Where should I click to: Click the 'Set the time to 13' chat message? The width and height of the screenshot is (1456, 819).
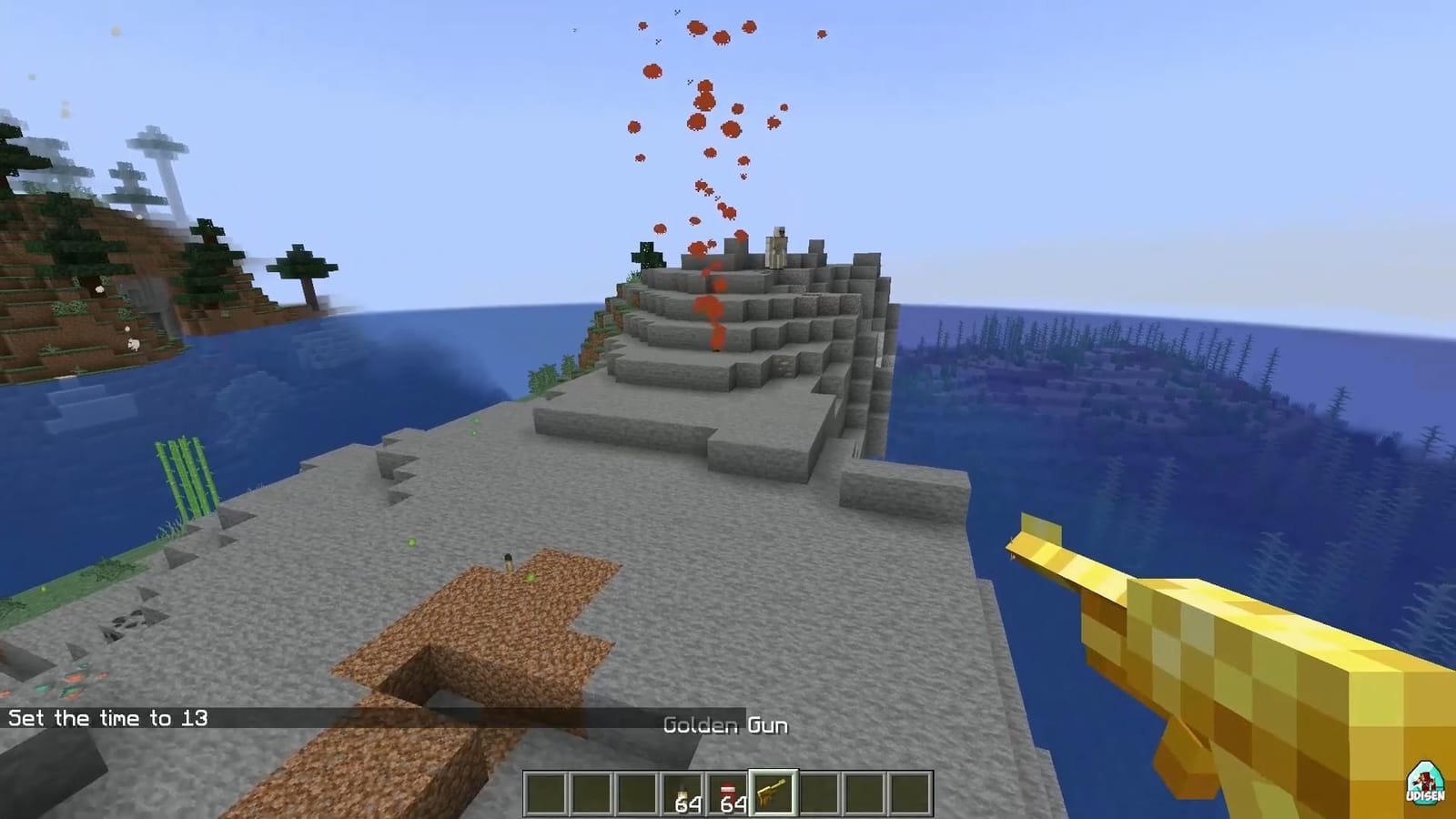pyautogui.click(x=107, y=718)
